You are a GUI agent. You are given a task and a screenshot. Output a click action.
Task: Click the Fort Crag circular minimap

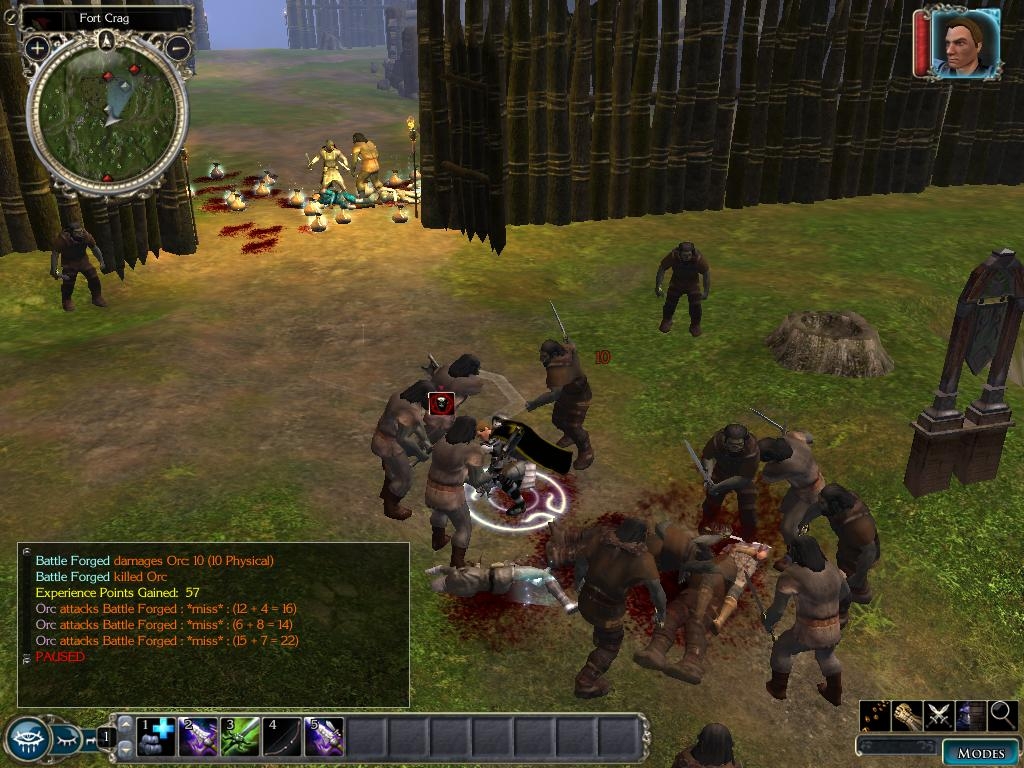[107, 116]
